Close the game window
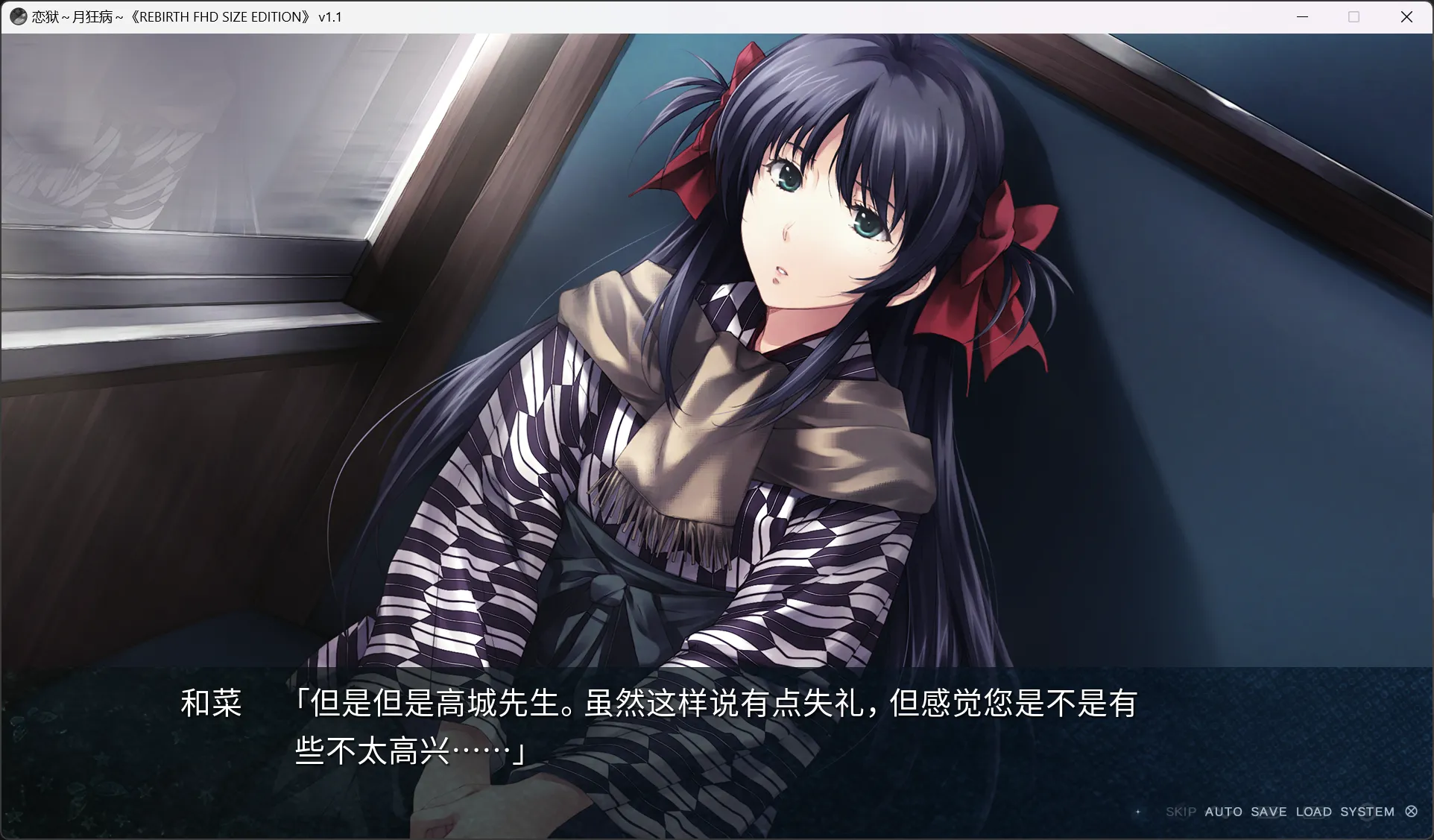 point(1407,16)
